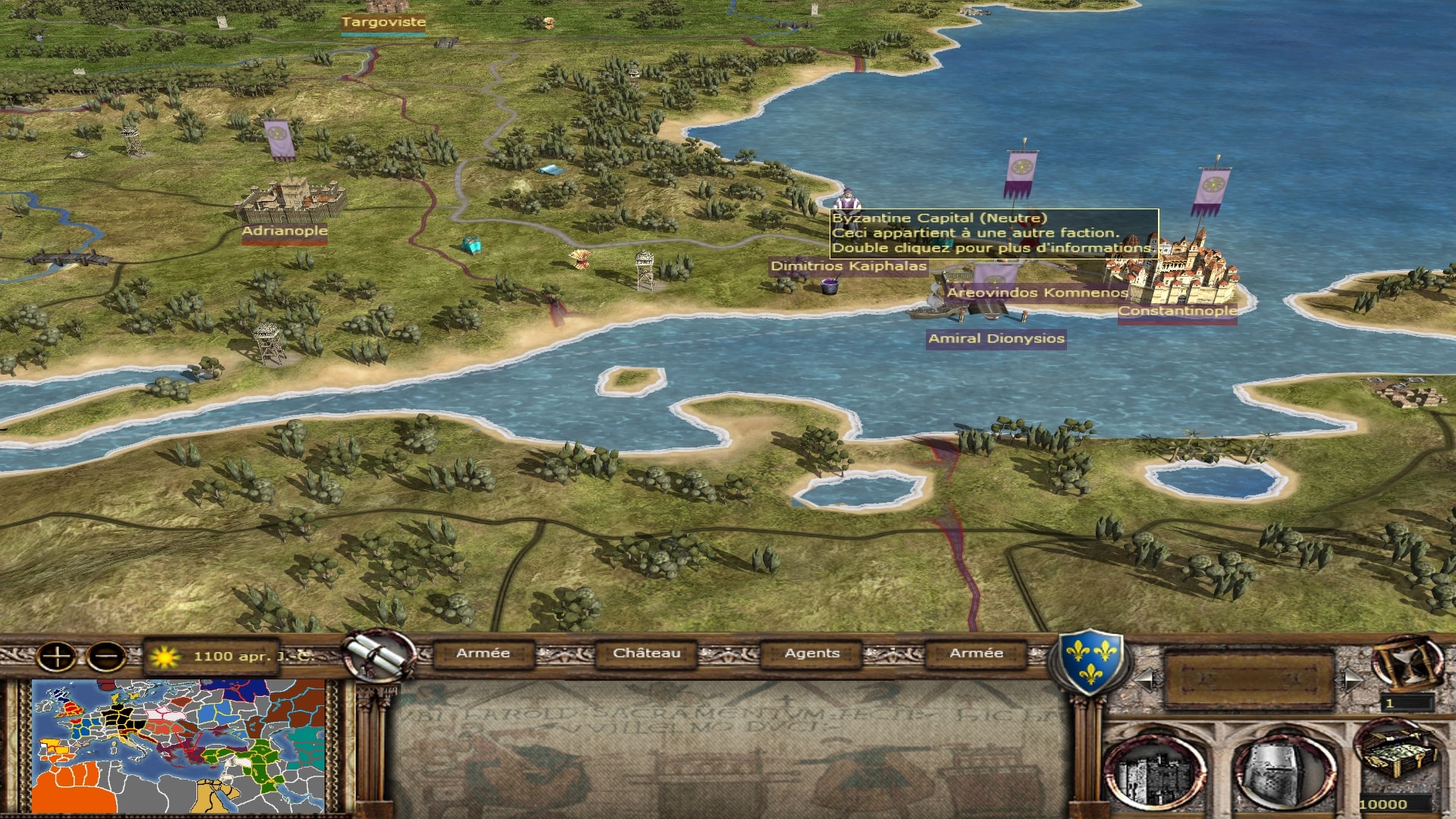This screenshot has height=819, width=1456.
Task: Select the Dimitrios Kaiphalas character label
Action: point(849,266)
